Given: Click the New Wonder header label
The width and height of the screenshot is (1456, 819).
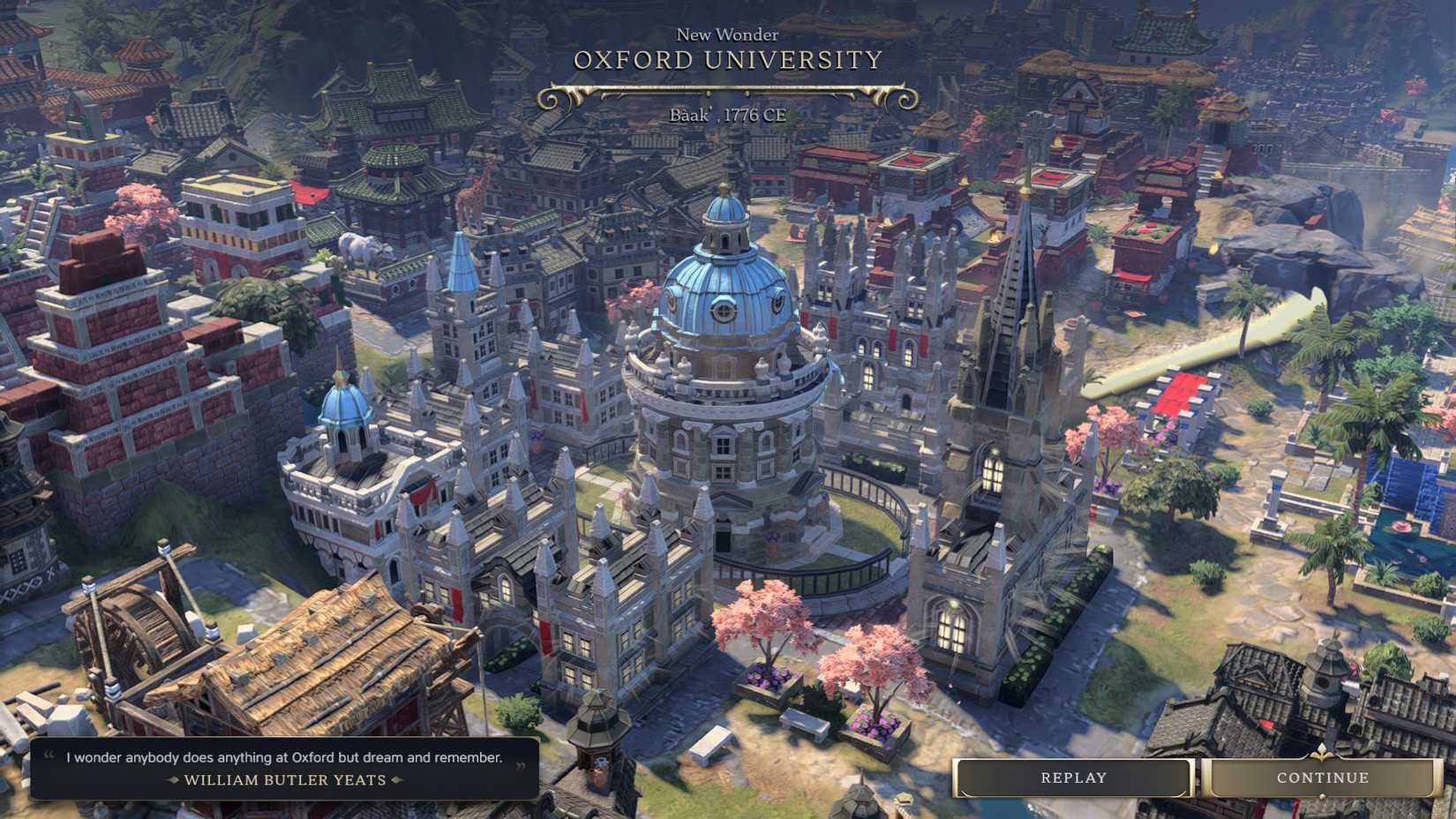Looking at the screenshot, I should 727,34.
